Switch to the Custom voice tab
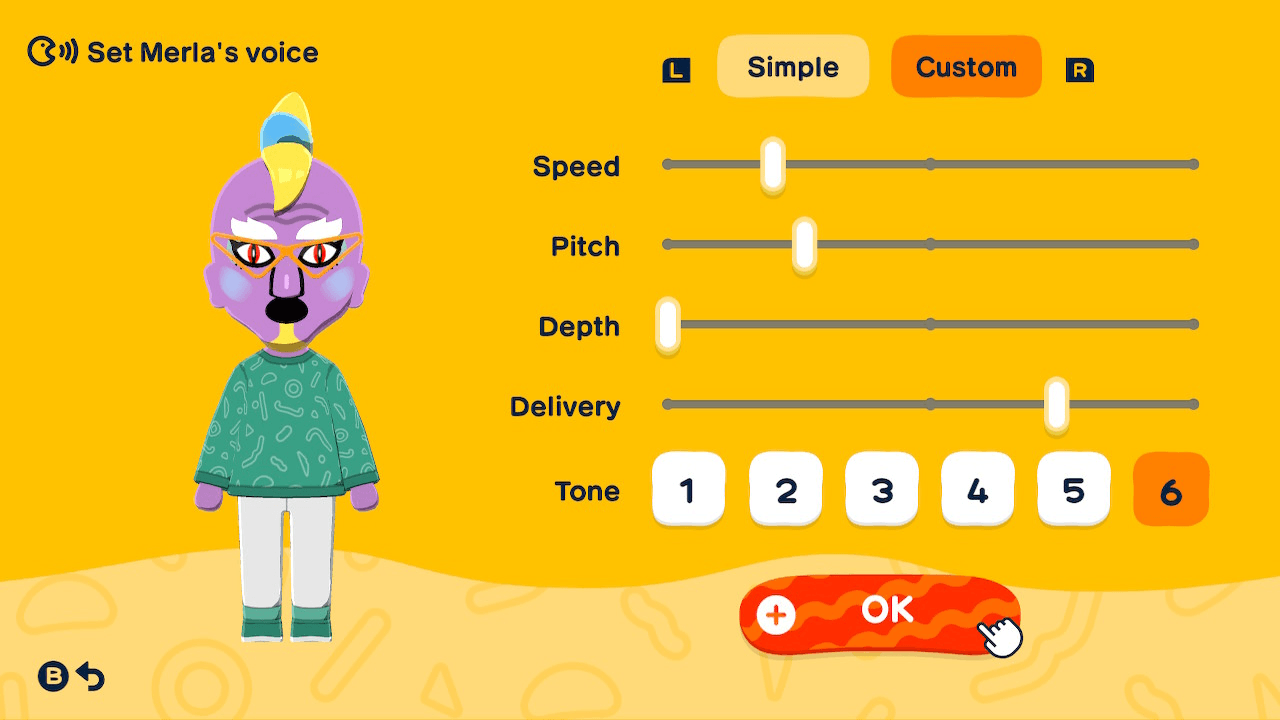Viewport: 1280px width, 720px height. click(x=965, y=66)
